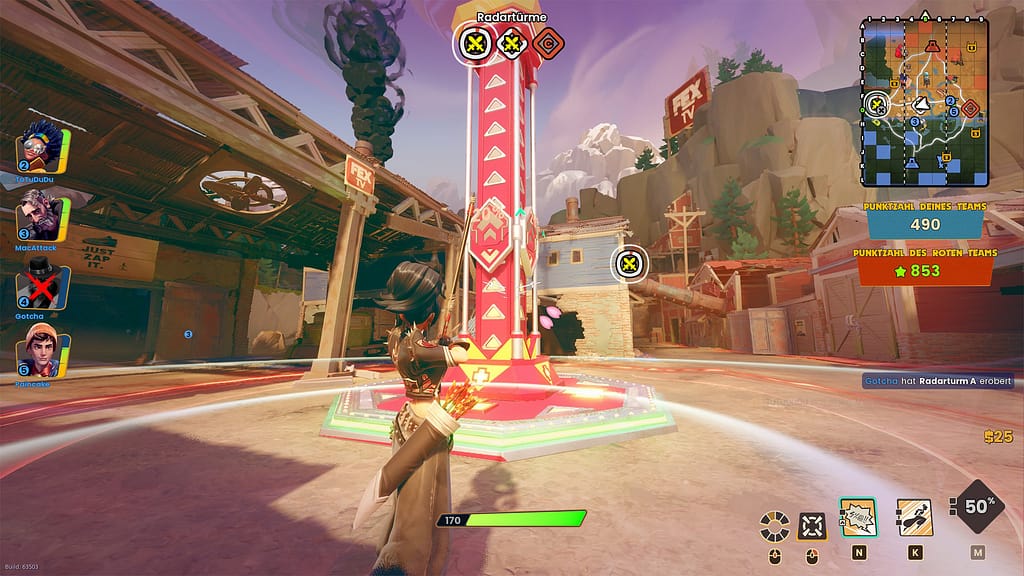Click the Radar Tower C objective icon
Viewport: 1024px width, 576px height.
548,43
